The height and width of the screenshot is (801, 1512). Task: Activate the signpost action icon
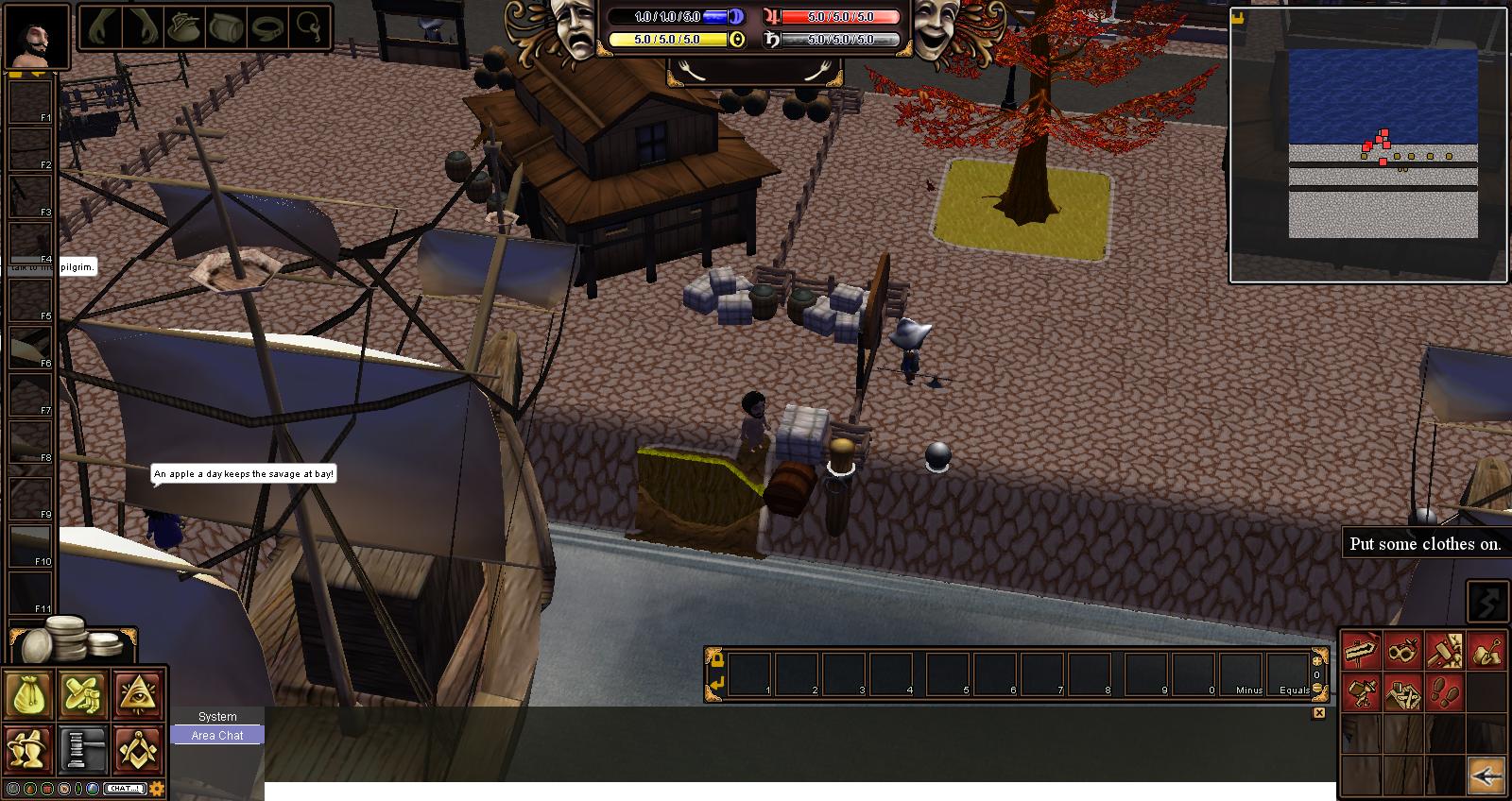[1362, 652]
